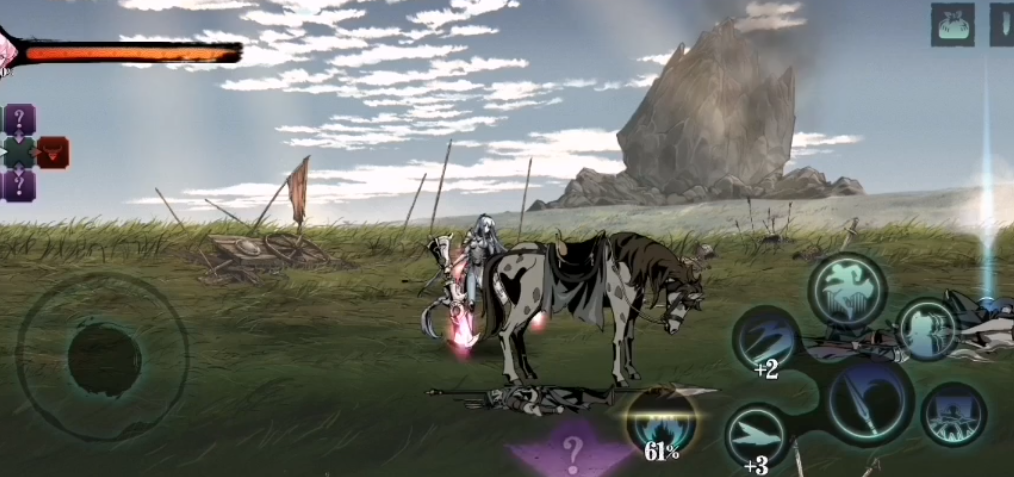Image resolution: width=1014 pixels, height=477 pixels.
Task: Click the green X node
Action: point(19,152)
